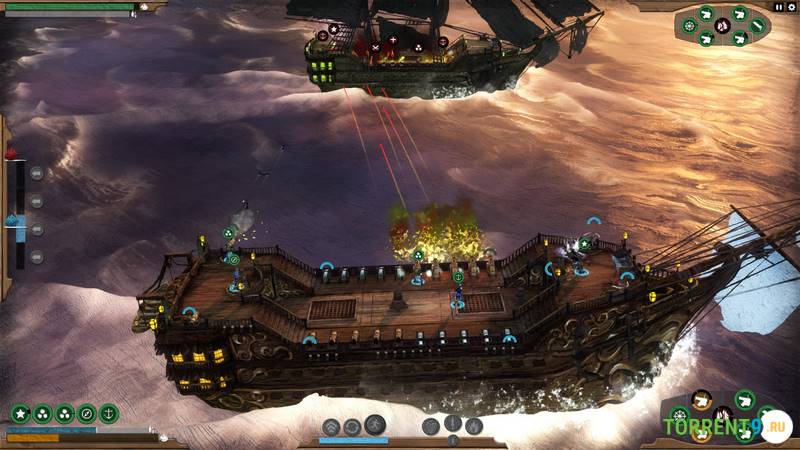The width and height of the screenshot is (800, 450).
Task: Choose the running man speed button
Action: pyautogui.click(x=375, y=424)
